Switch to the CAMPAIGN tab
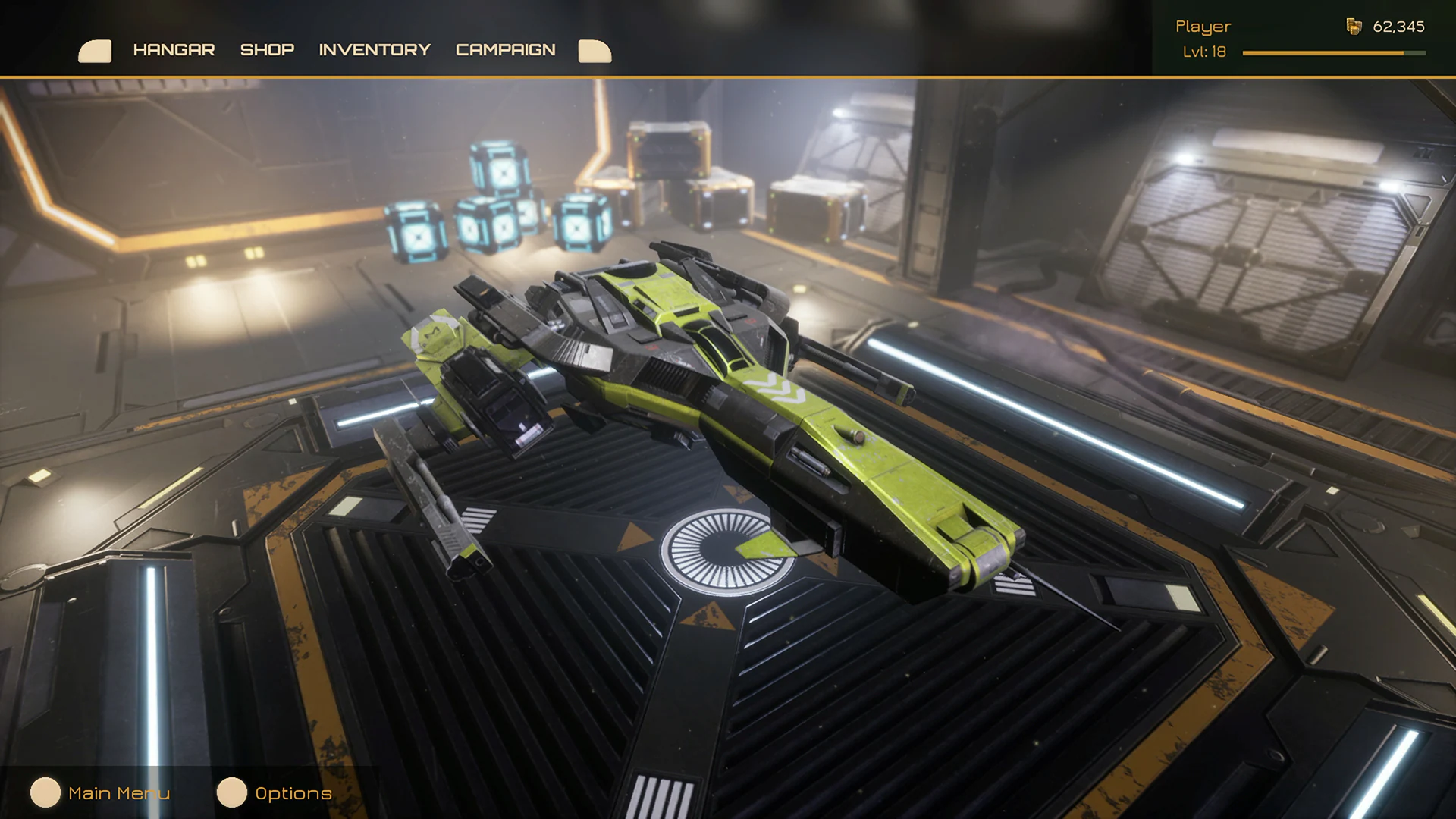1456x819 pixels. 505,50
